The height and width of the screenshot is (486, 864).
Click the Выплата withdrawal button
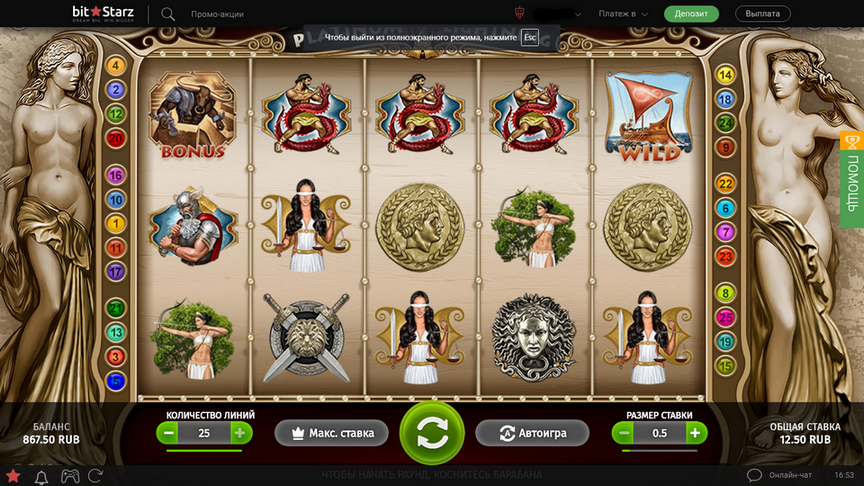tap(763, 14)
